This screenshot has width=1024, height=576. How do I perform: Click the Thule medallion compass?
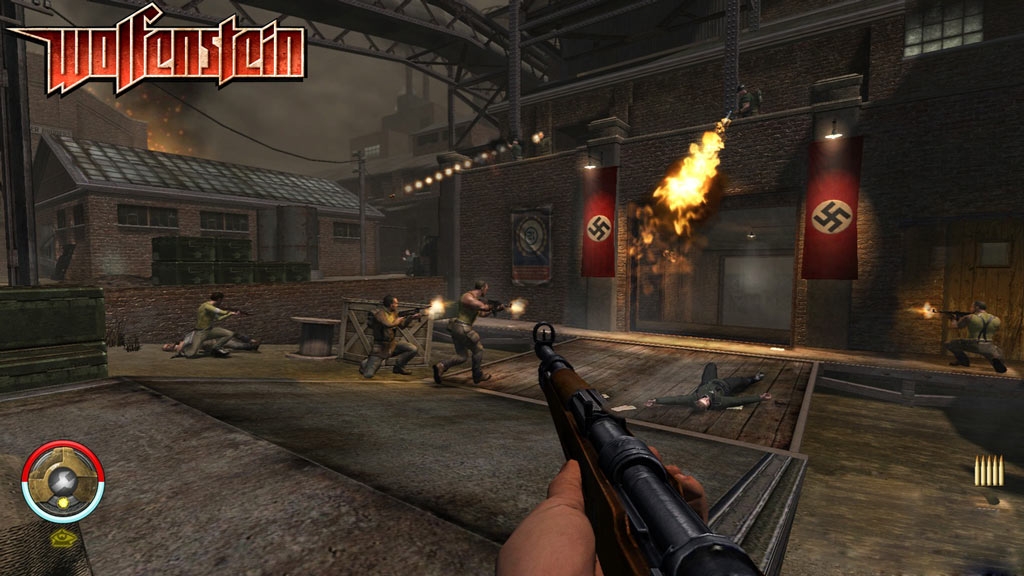point(62,481)
